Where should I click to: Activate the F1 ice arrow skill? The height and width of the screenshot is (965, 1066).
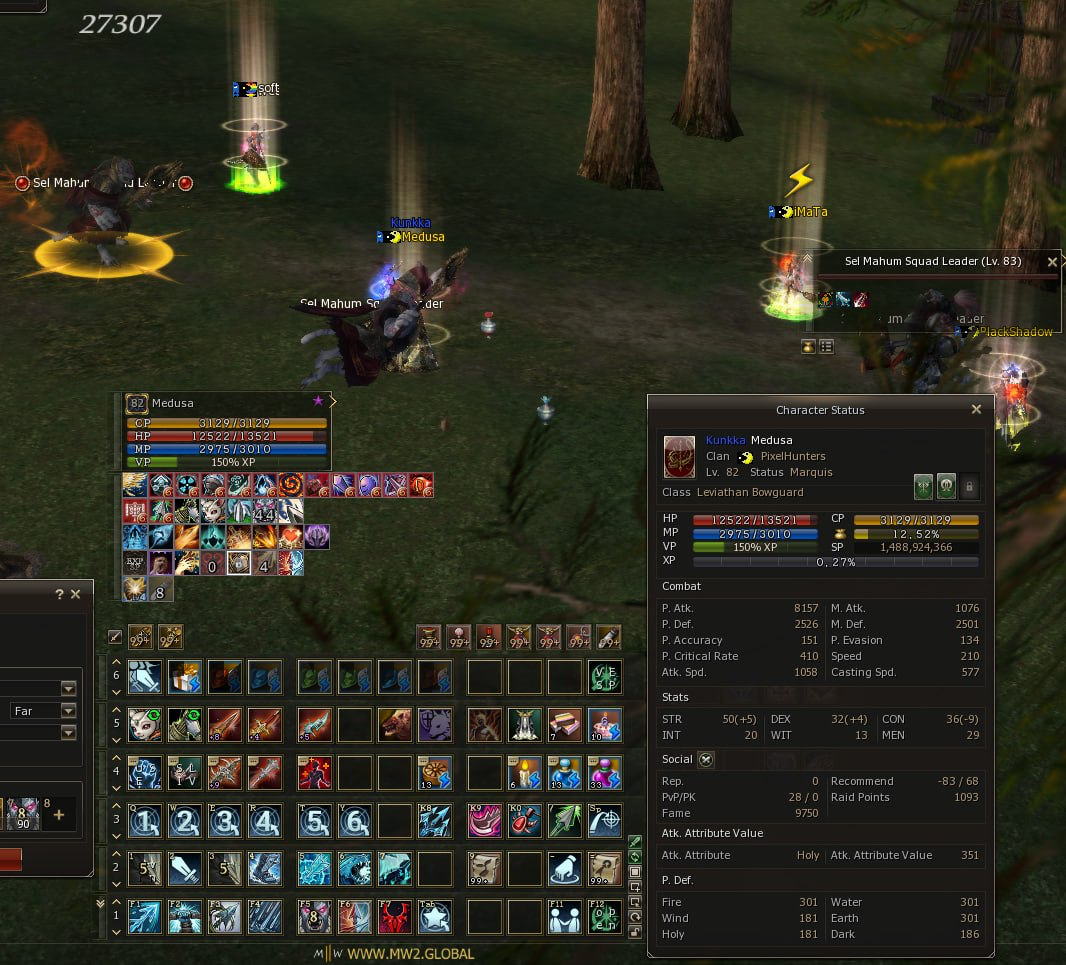[x=144, y=916]
